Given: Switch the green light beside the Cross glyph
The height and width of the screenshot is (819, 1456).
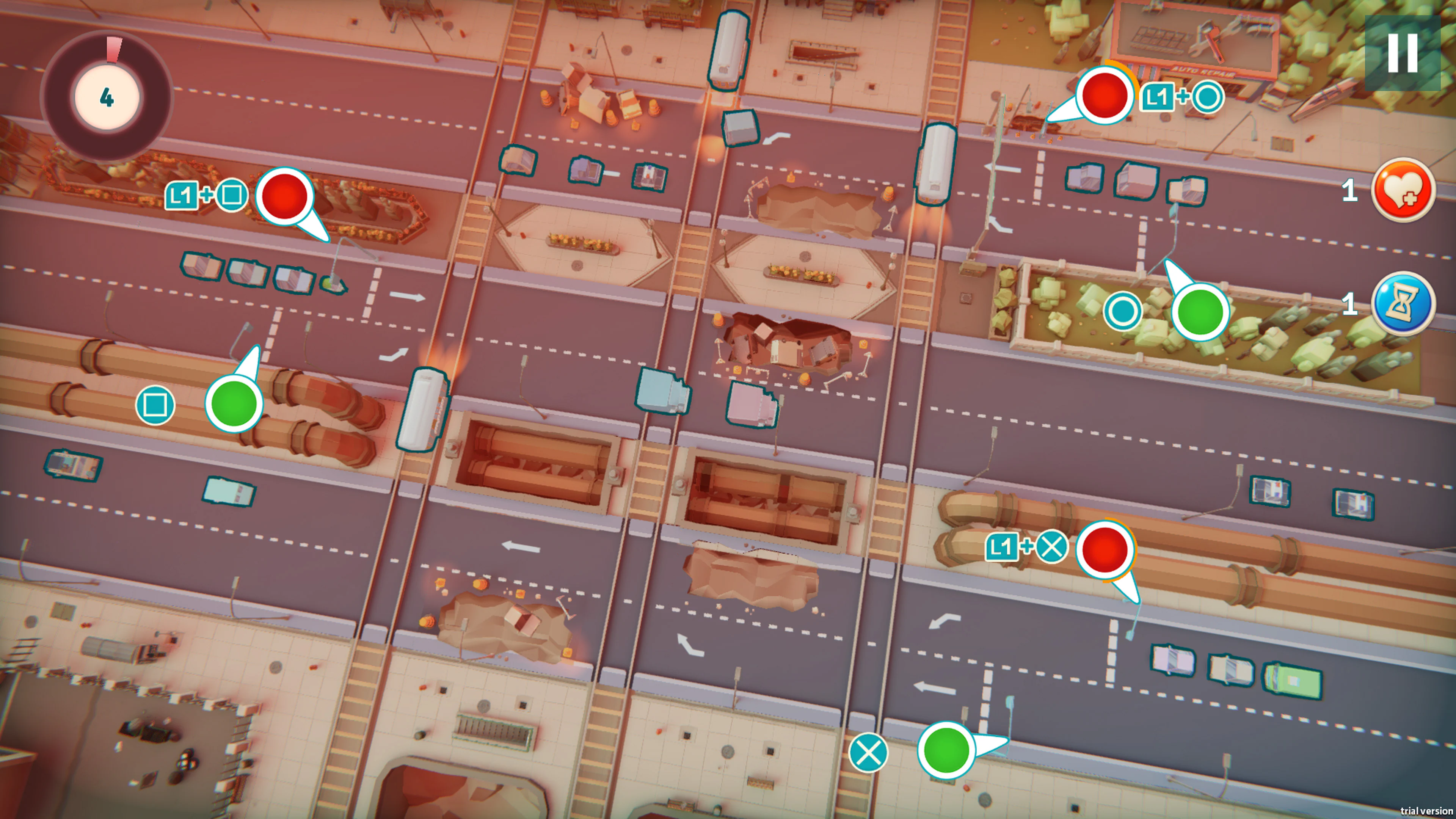Looking at the screenshot, I should 946,750.
